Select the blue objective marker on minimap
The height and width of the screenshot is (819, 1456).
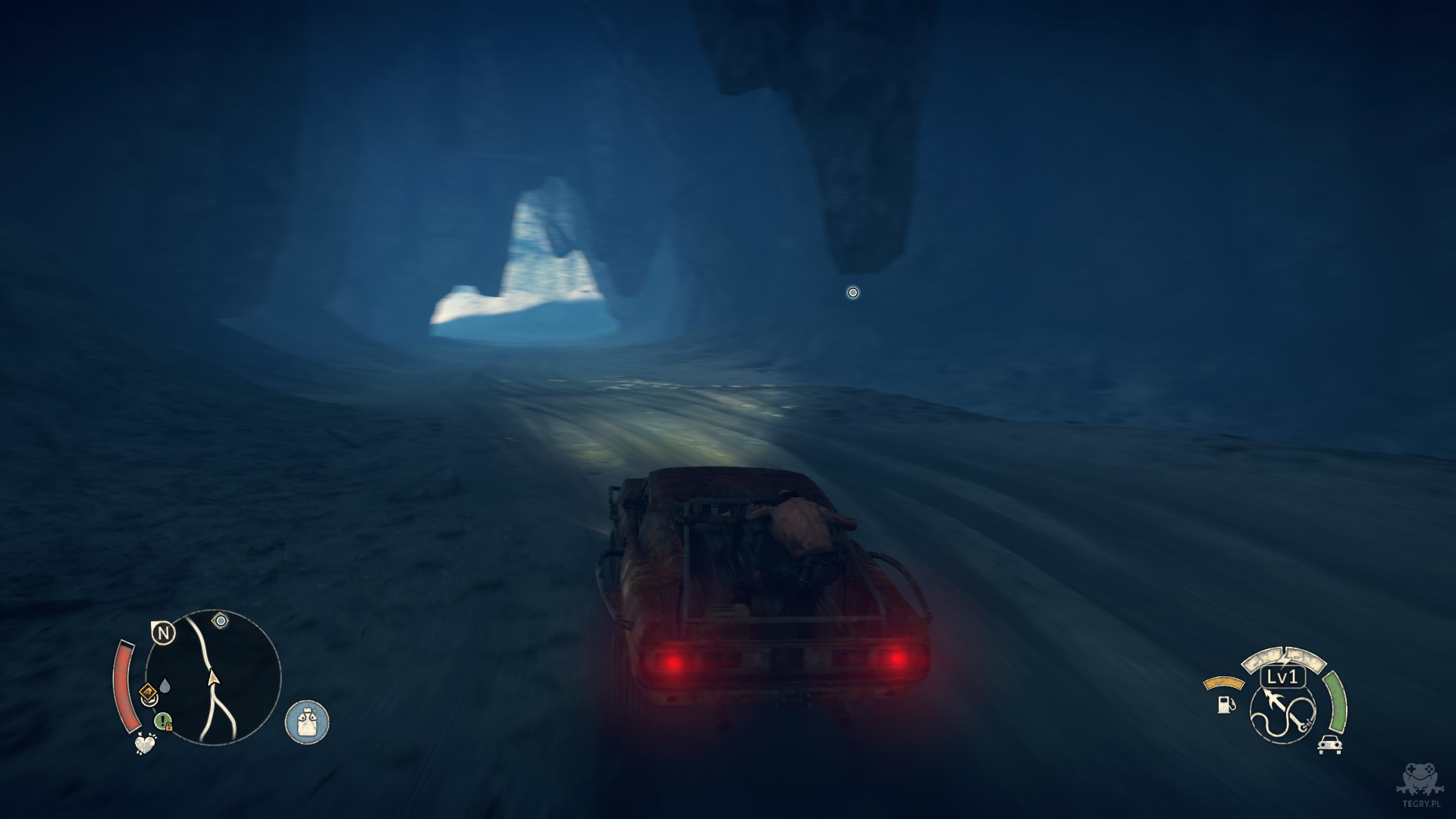pyautogui.click(x=221, y=621)
